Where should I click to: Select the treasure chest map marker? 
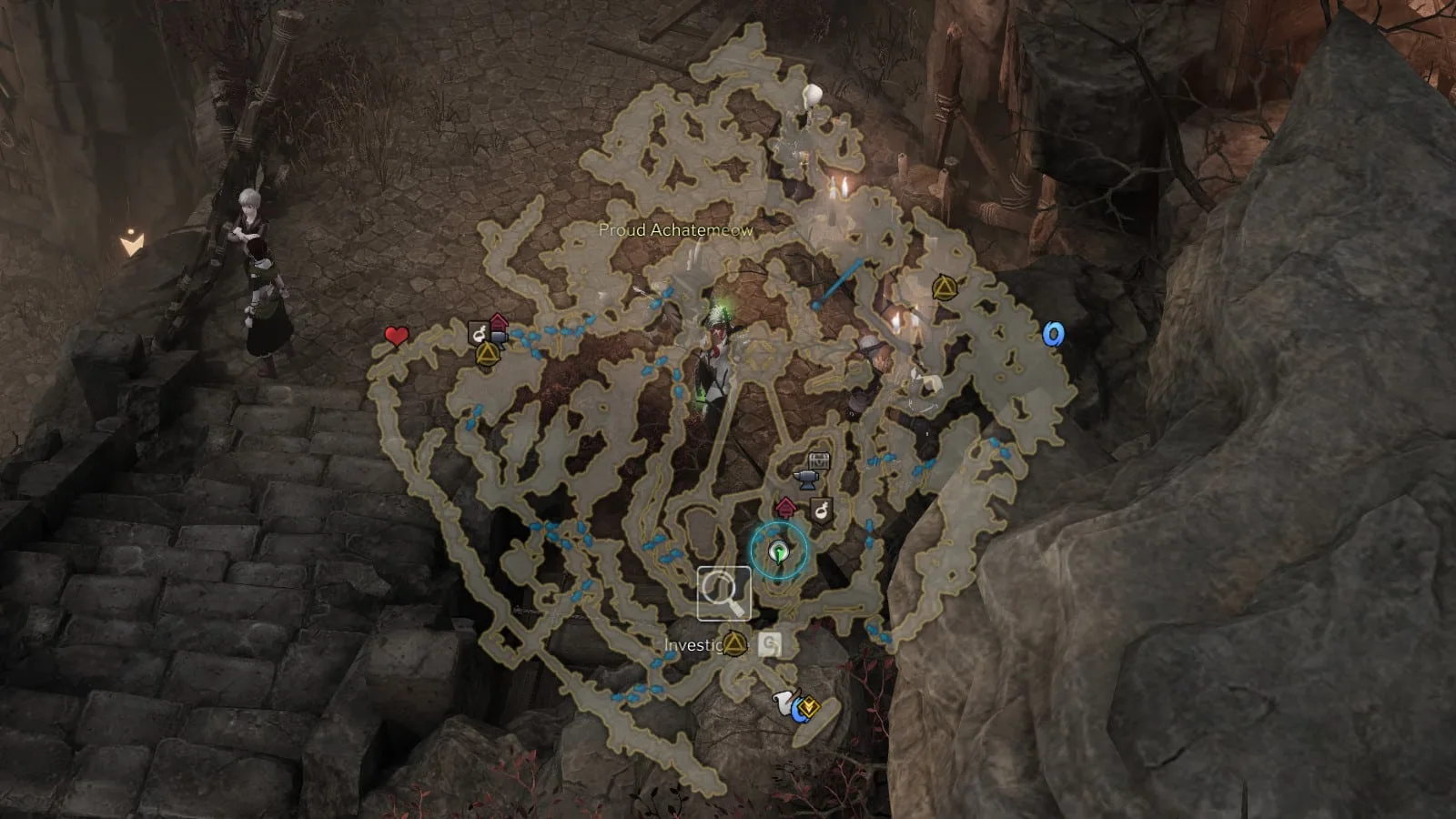819,460
